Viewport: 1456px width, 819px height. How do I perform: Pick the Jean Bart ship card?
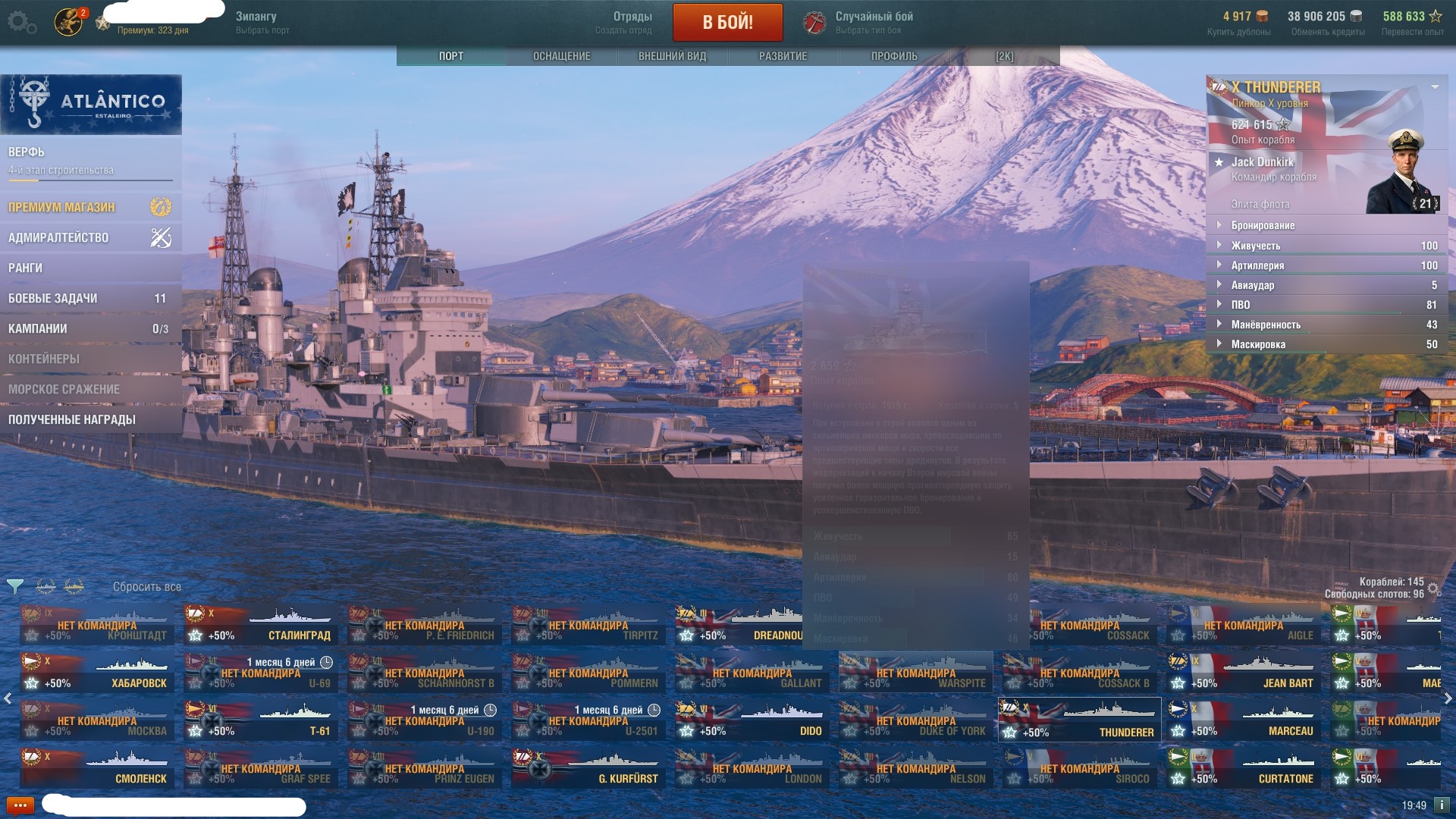pos(1244,673)
